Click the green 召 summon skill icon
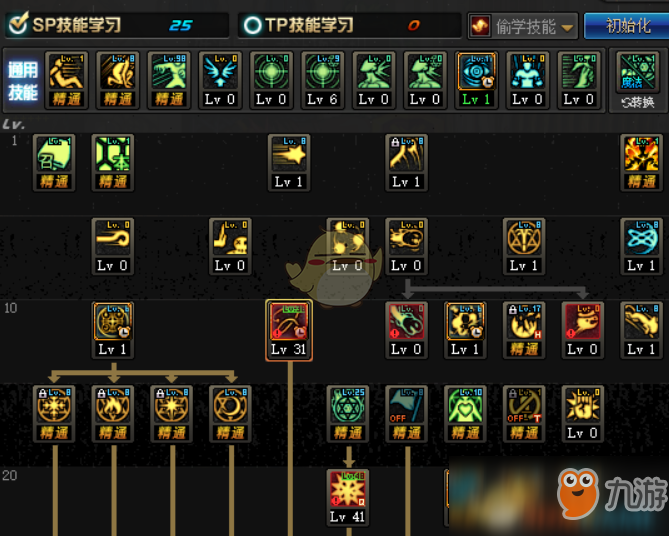This screenshot has height=536, width=669. click(54, 160)
